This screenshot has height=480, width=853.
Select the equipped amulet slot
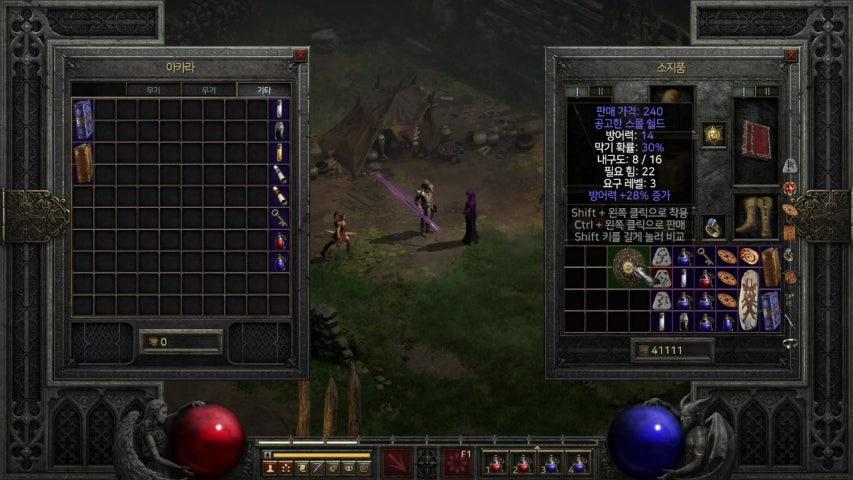coord(713,134)
